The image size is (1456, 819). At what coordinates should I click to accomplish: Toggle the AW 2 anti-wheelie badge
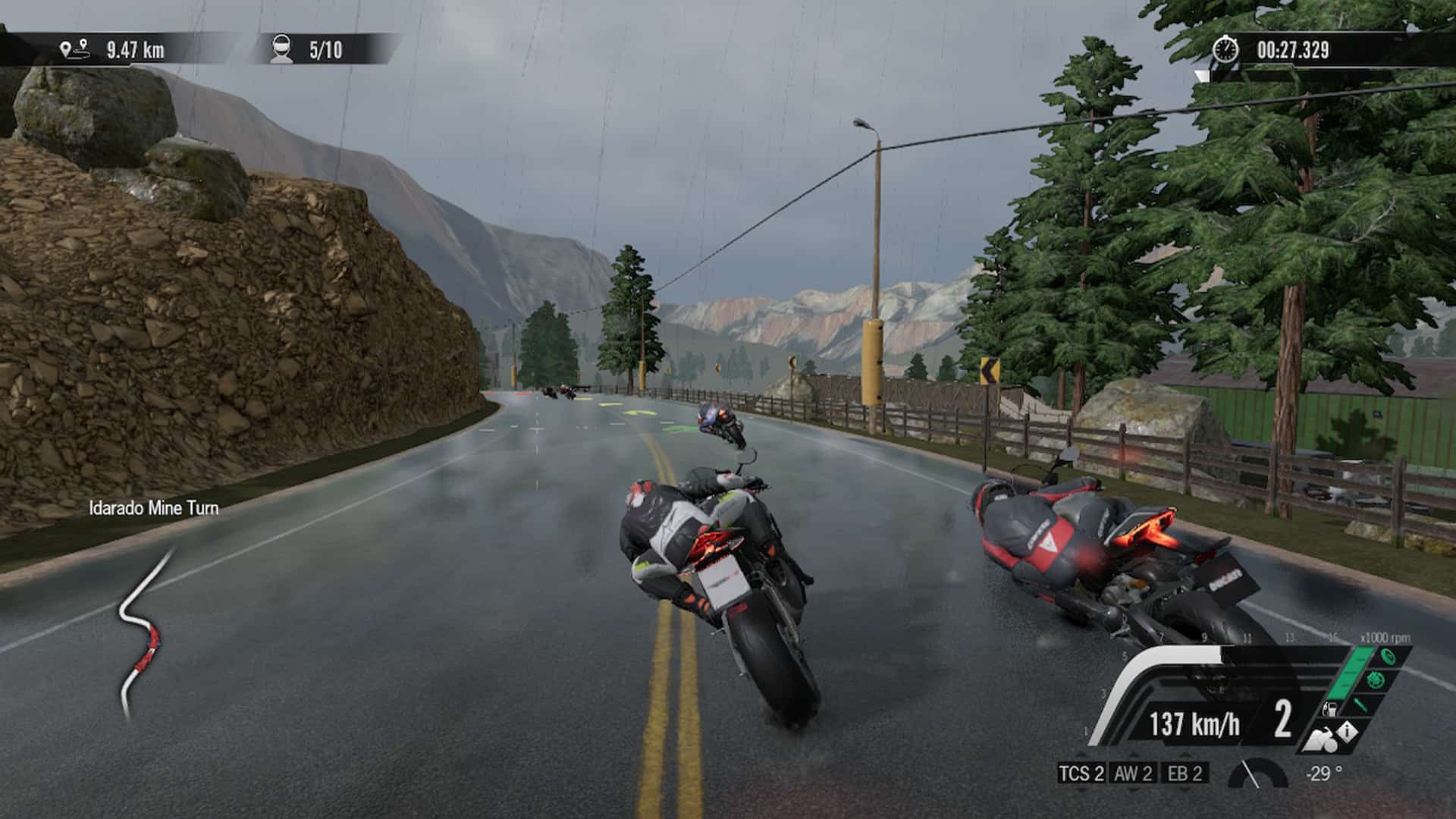1134,773
